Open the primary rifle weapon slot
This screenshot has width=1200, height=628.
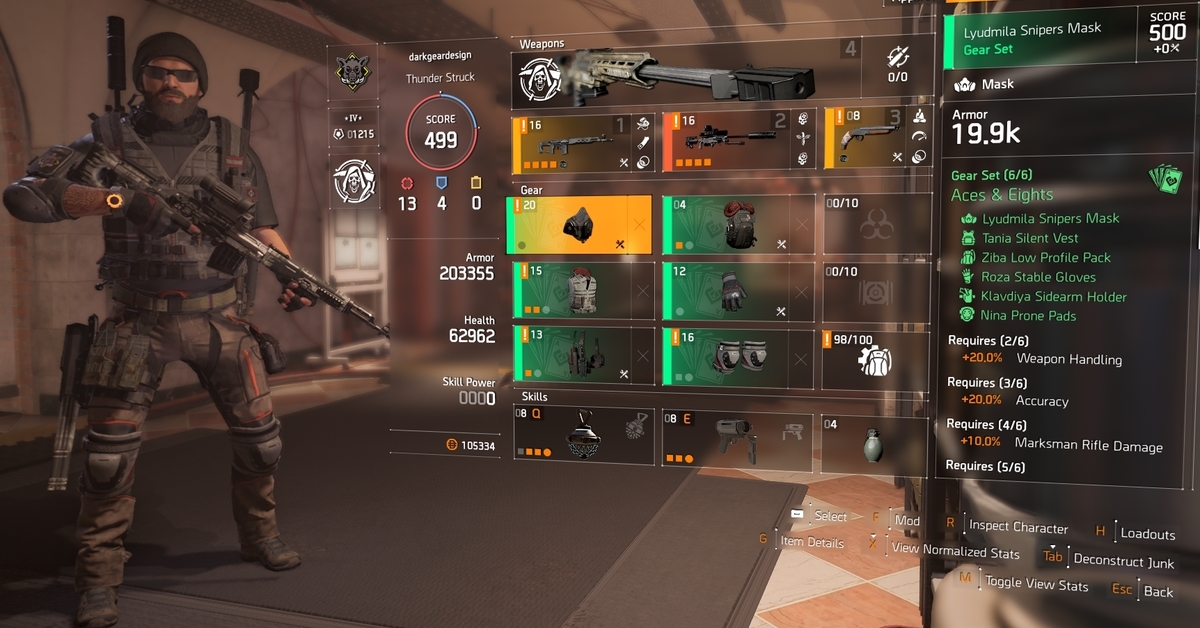(x=584, y=140)
